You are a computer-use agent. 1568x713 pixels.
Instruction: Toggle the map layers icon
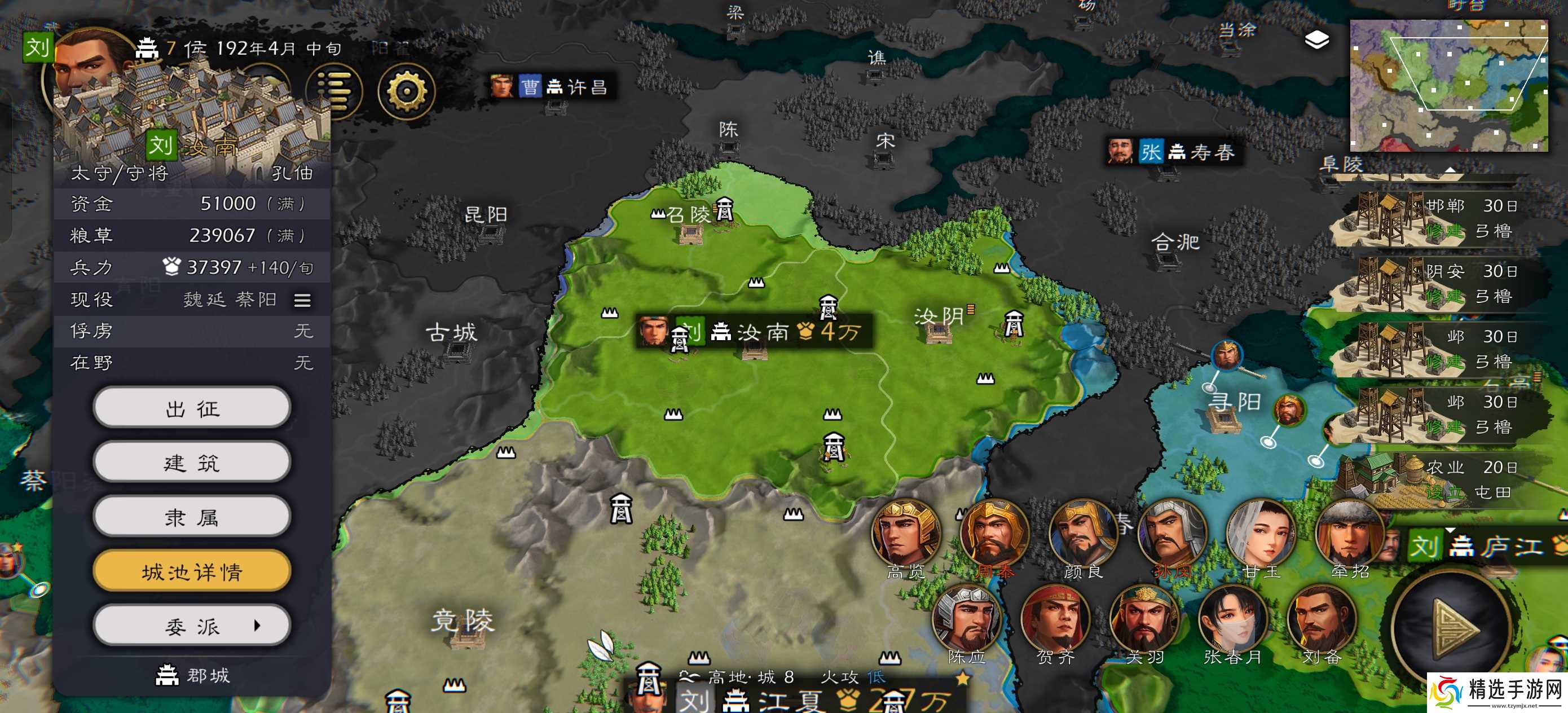point(1316,40)
